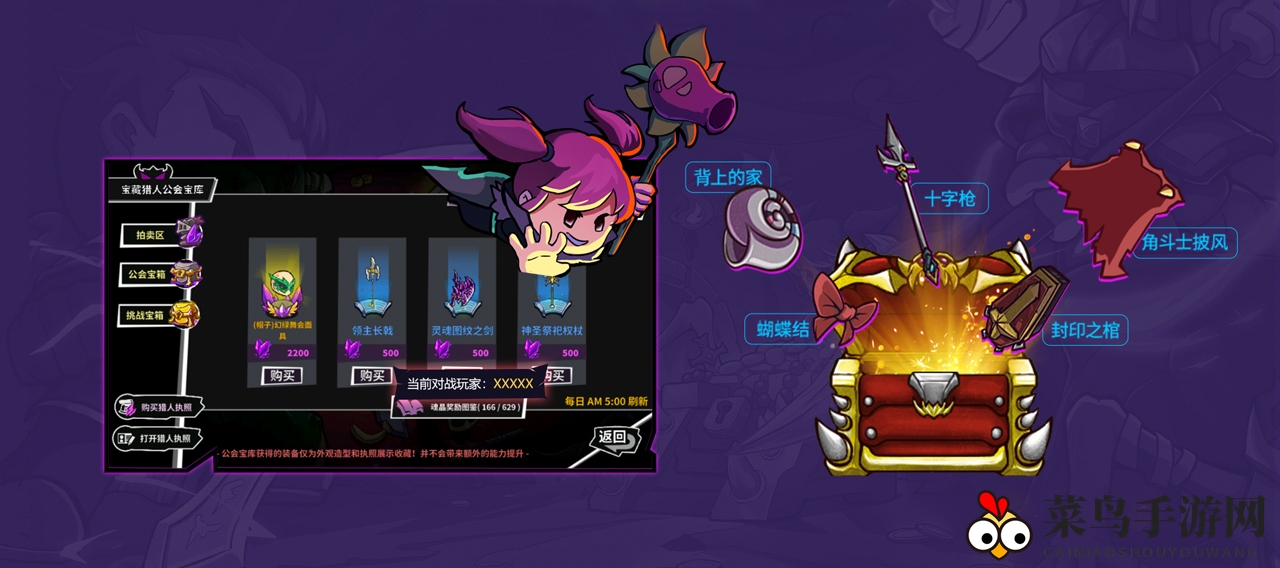1280x568 pixels.
Task: Select the 神圣祭祀权杖 staff item
Action: click(550, 300)
